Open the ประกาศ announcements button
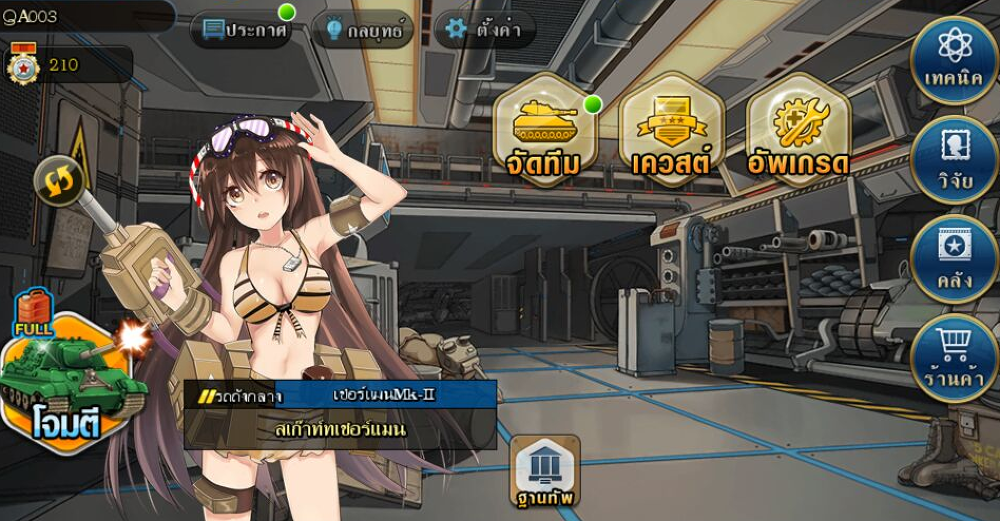This screenshot has width=1000, height=521. click(245, 29)
